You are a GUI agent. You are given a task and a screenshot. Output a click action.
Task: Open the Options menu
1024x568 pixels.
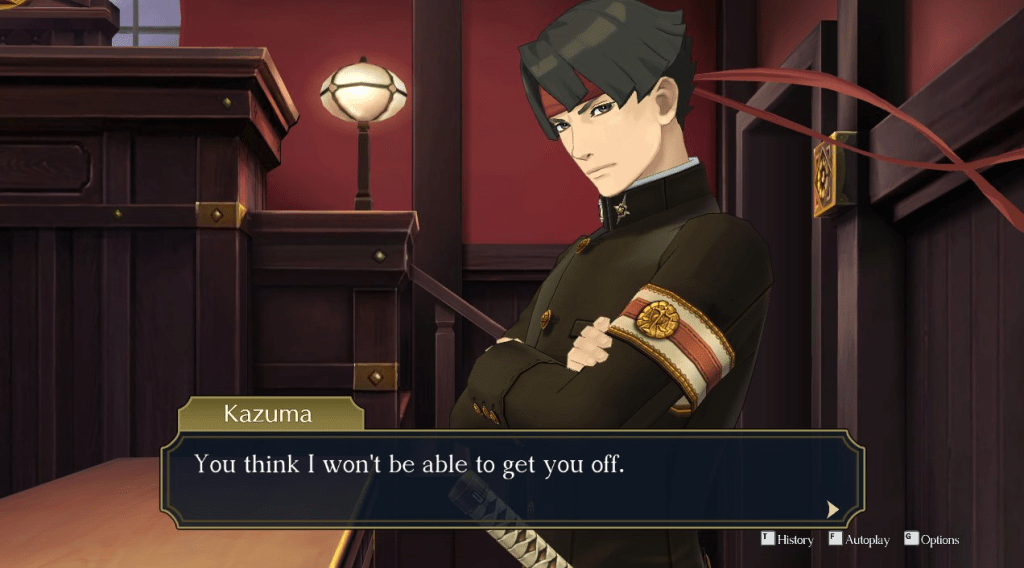tap(932, 540)
